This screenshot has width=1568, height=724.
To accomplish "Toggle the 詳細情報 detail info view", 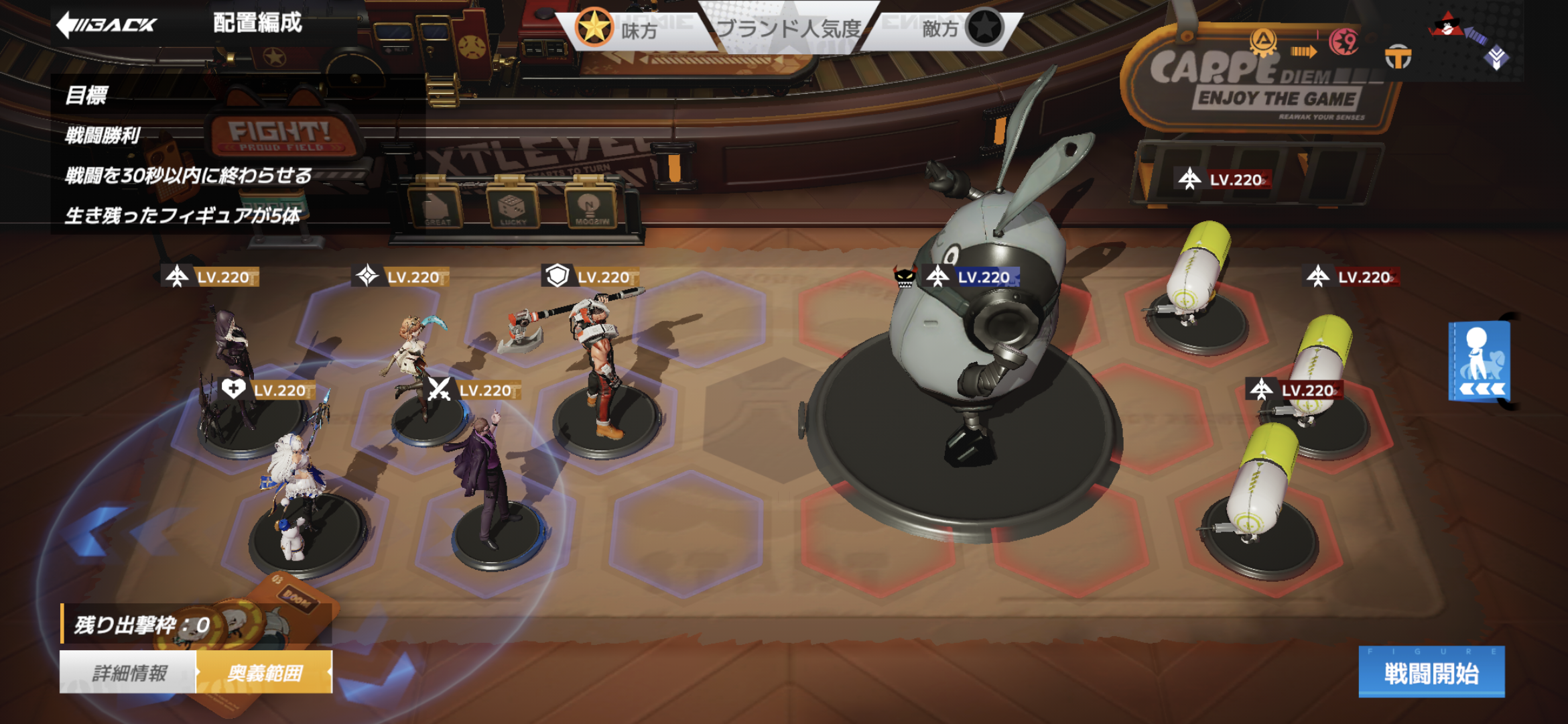I will point(129,672).
